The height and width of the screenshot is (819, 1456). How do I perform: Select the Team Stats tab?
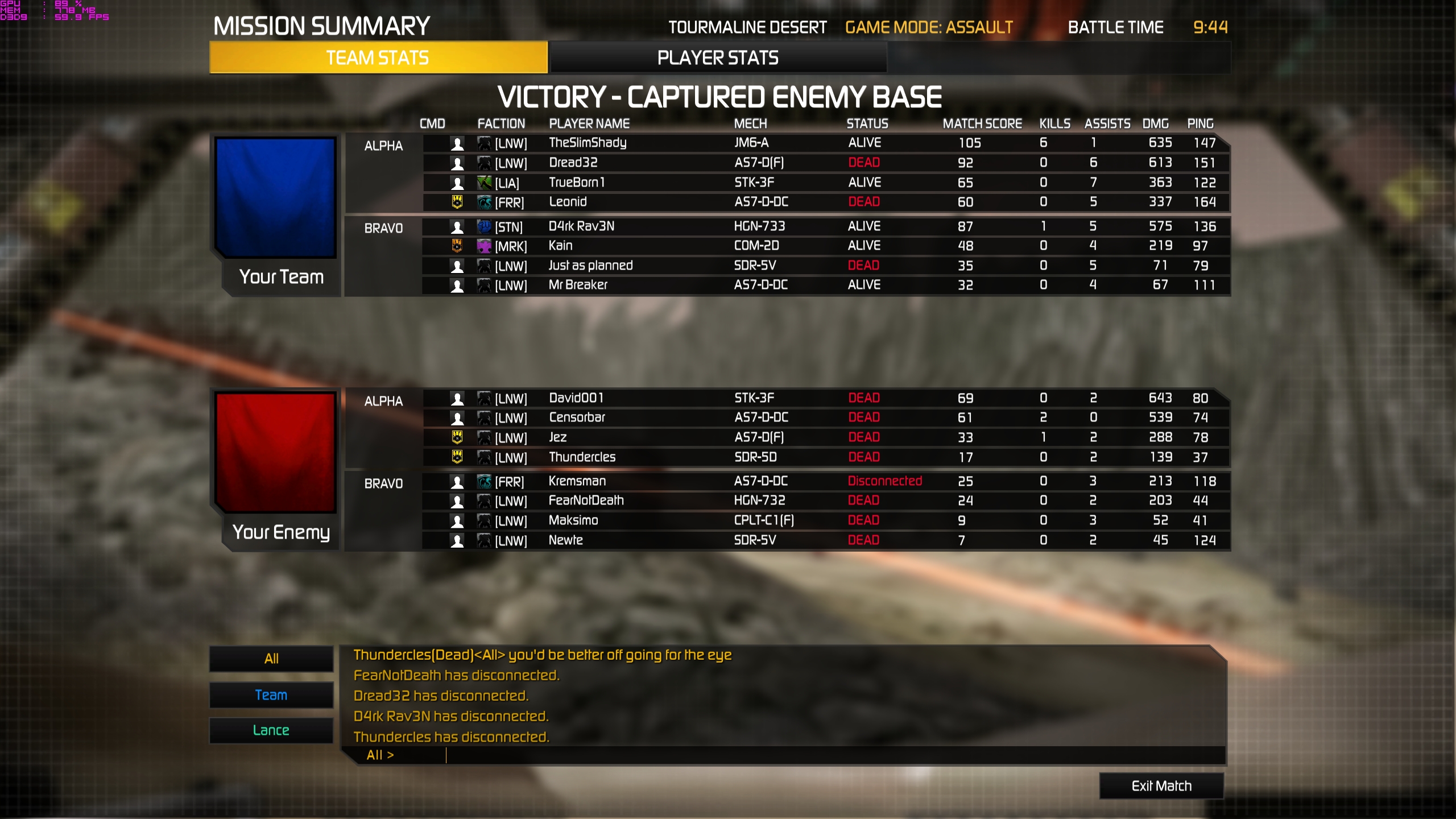378,57
